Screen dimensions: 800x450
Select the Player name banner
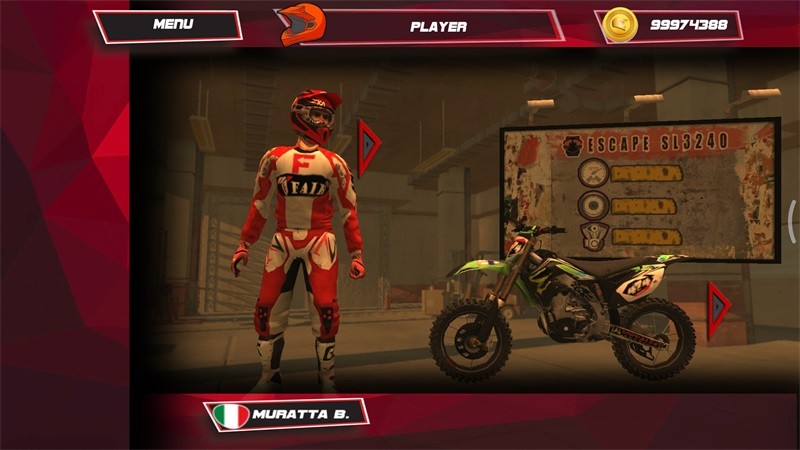pos(438,26)
